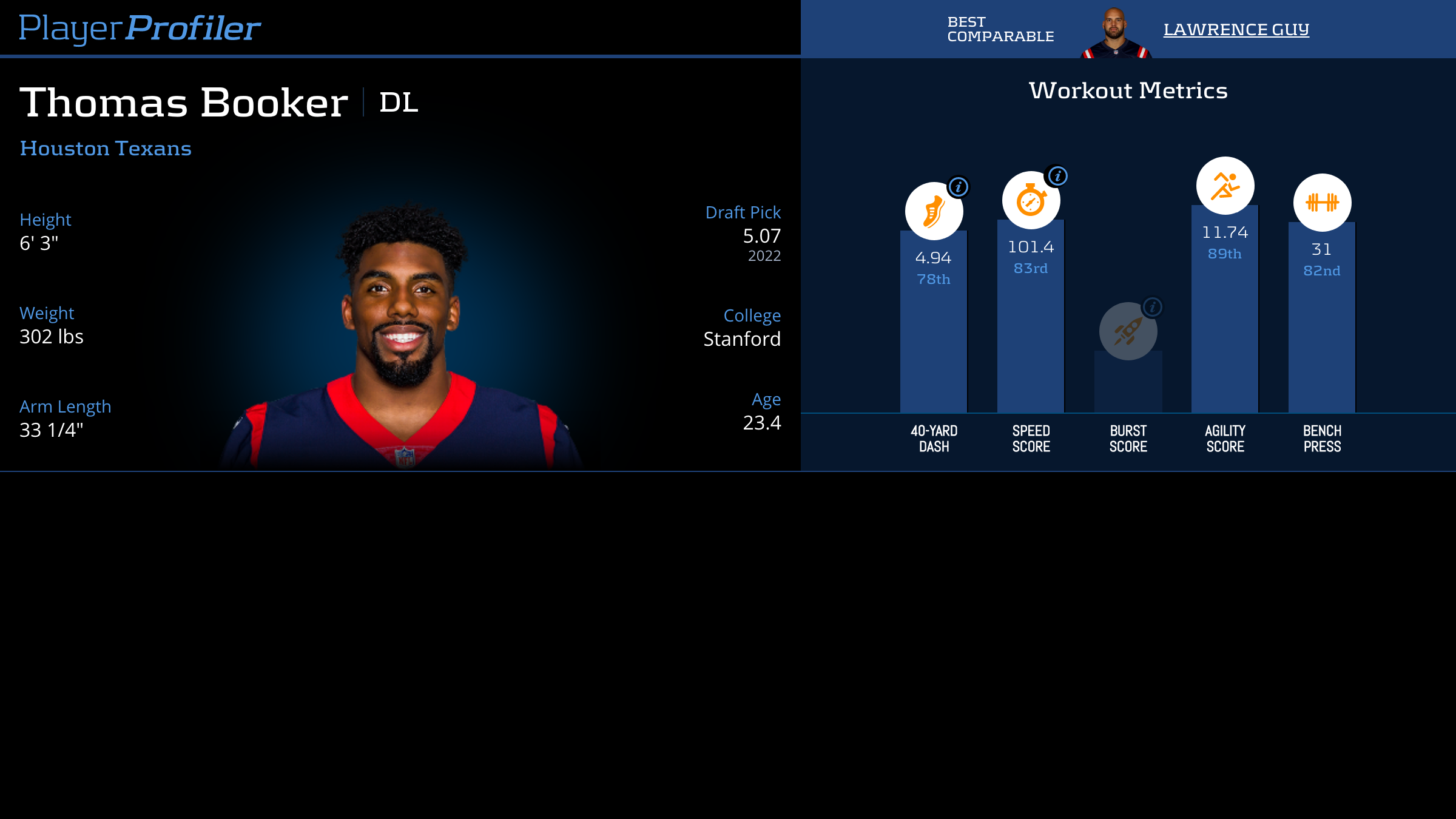Click the PlayerProfiler logo

coord(140,28)
